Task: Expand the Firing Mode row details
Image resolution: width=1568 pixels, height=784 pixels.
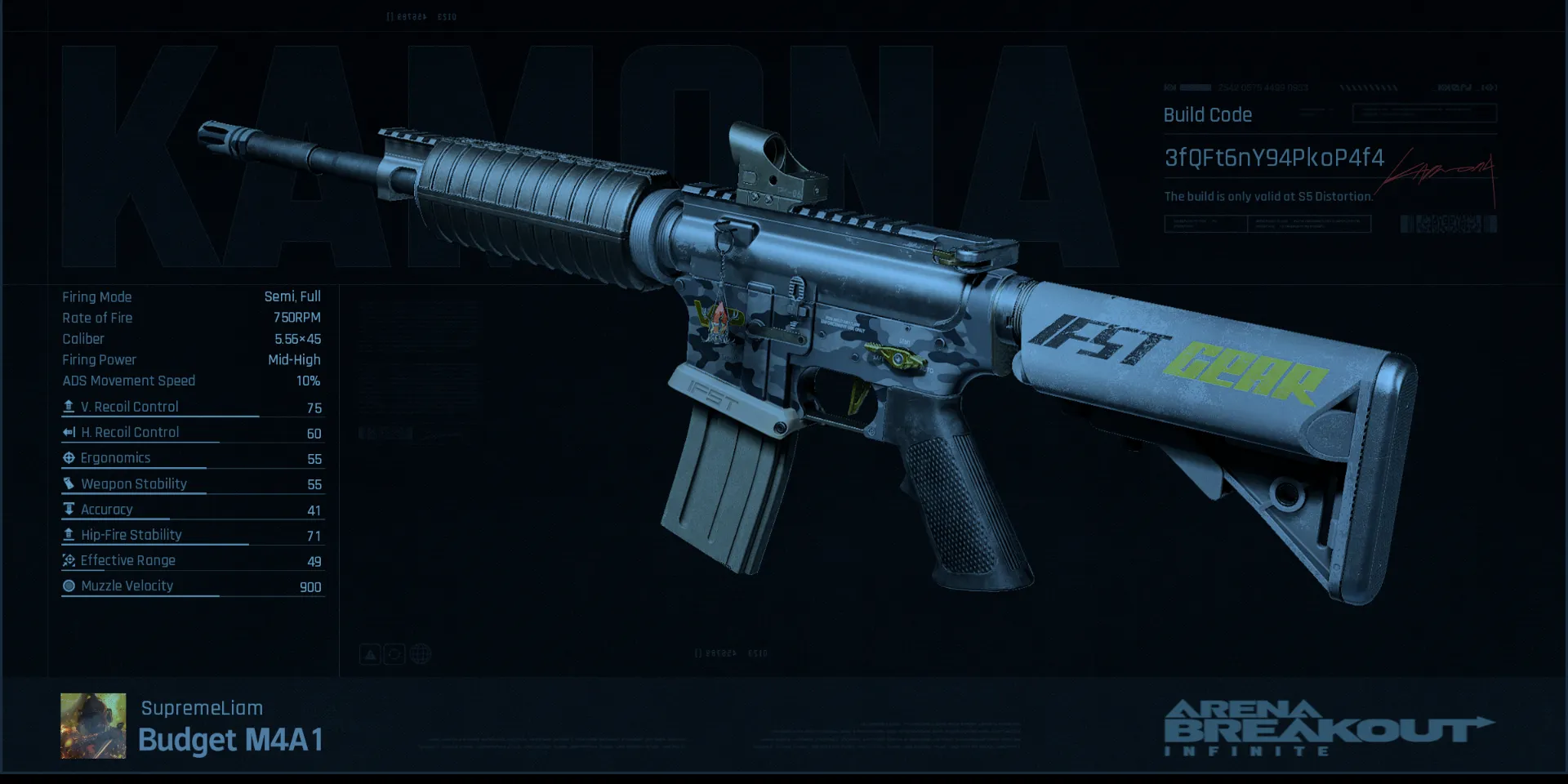Action: pyautogui.click(x=97, y=296)
